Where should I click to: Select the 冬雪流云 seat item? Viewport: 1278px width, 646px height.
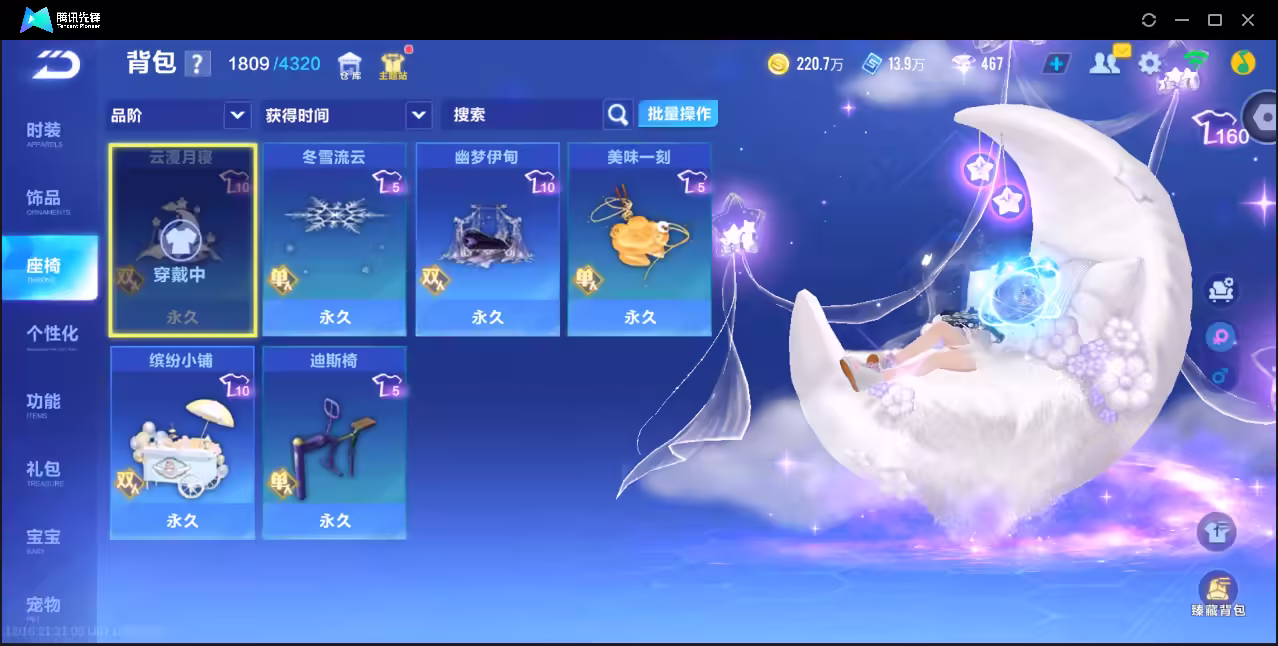click(x=334, y=240)
